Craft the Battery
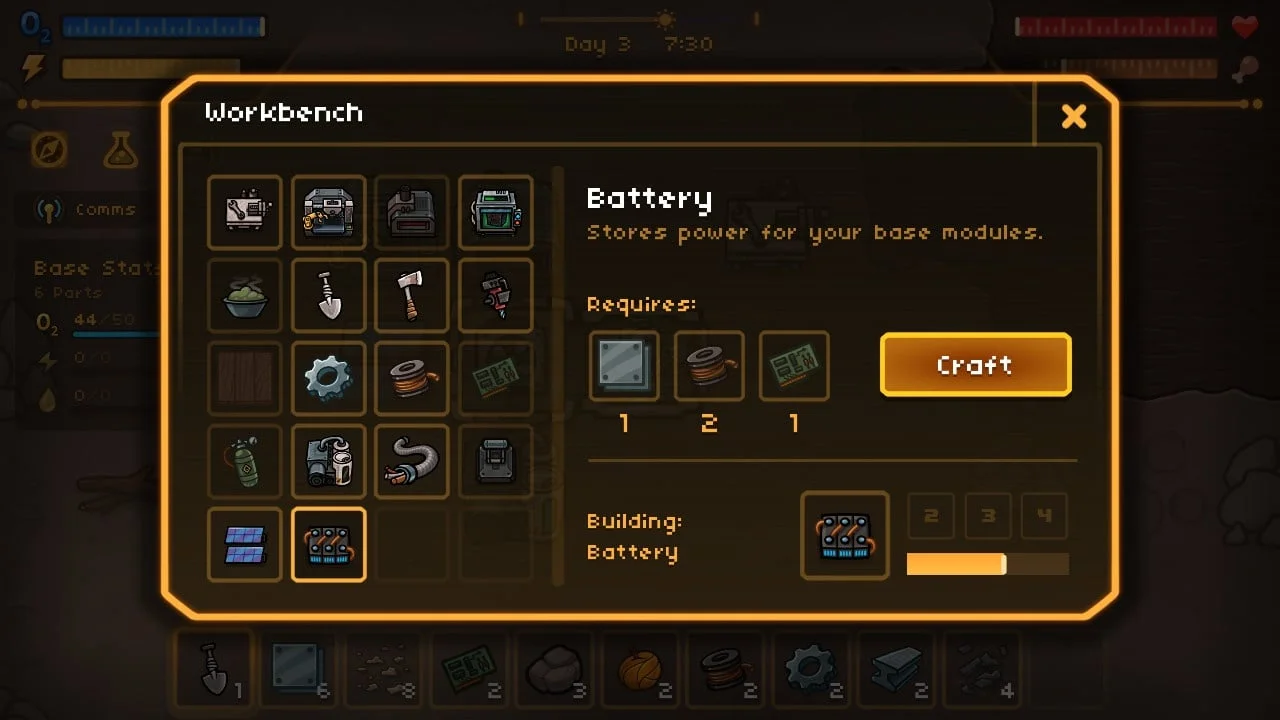1280x720 pixels. [975, 365]
